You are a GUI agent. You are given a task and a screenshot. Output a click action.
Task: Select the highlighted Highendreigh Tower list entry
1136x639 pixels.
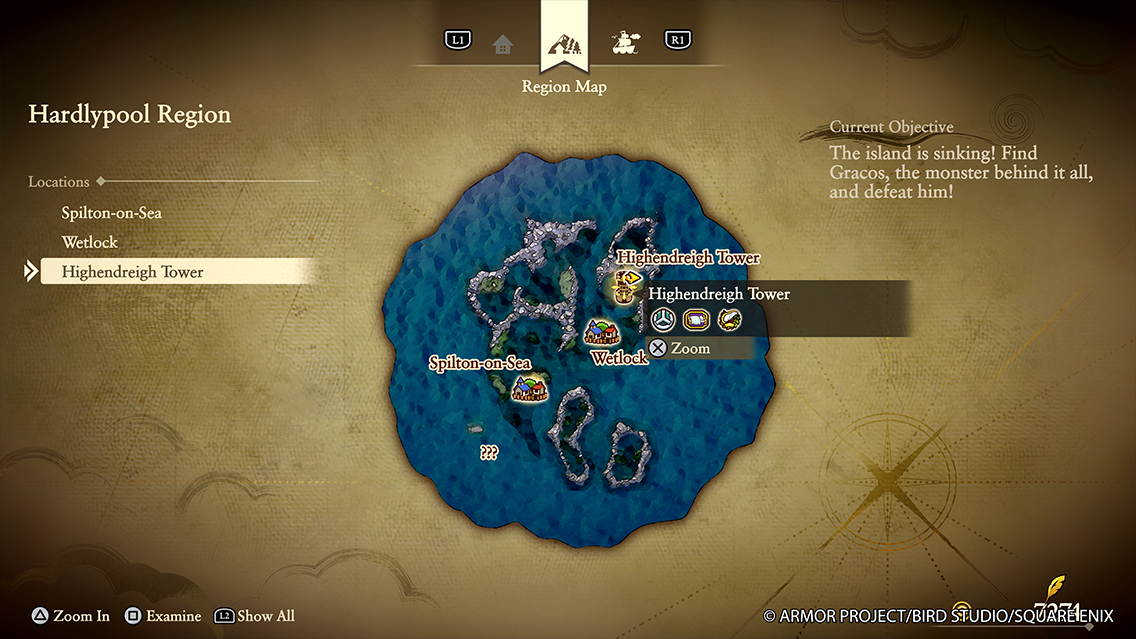(132, 272)
